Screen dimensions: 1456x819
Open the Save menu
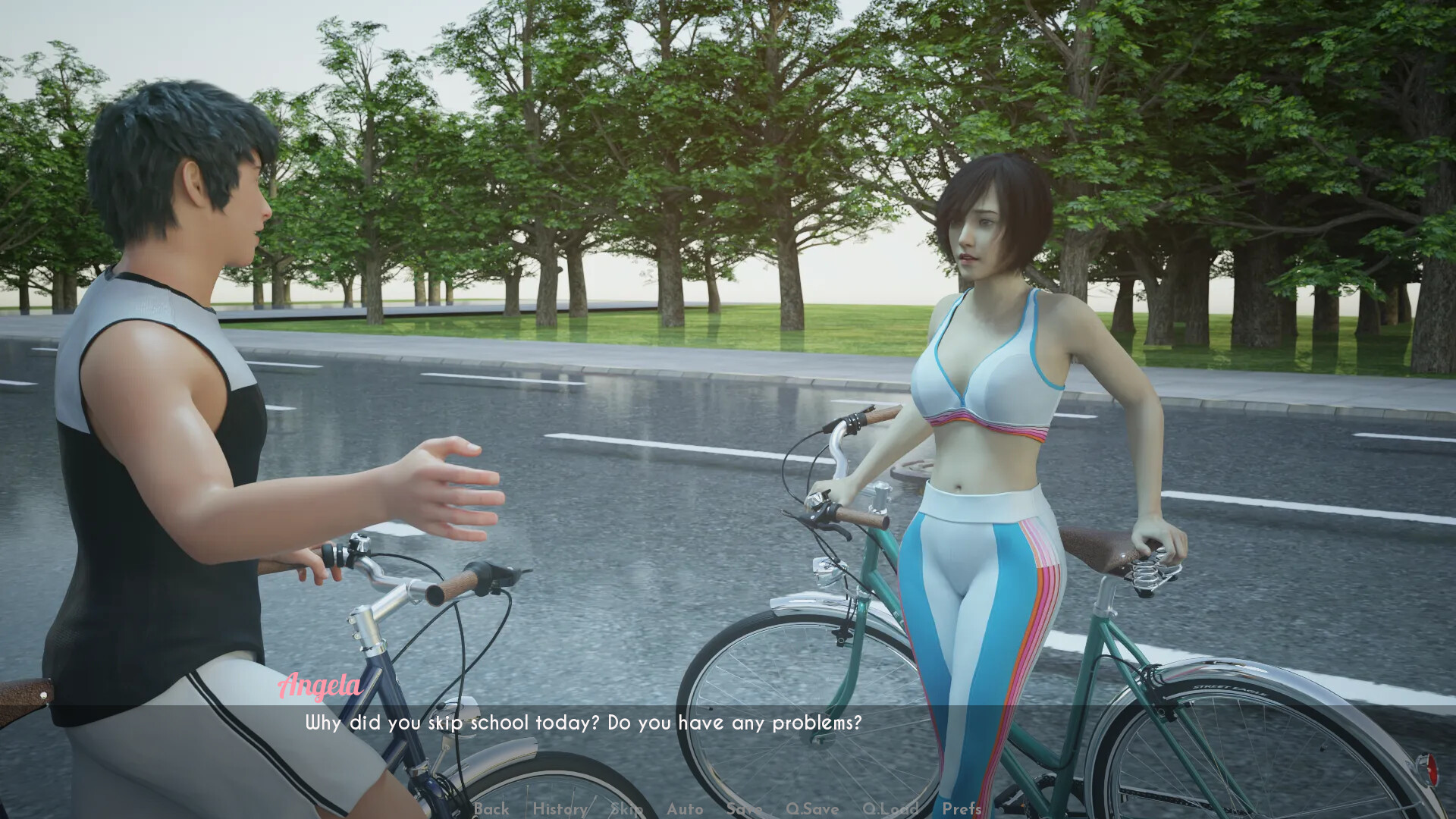(x=744, y=808)
